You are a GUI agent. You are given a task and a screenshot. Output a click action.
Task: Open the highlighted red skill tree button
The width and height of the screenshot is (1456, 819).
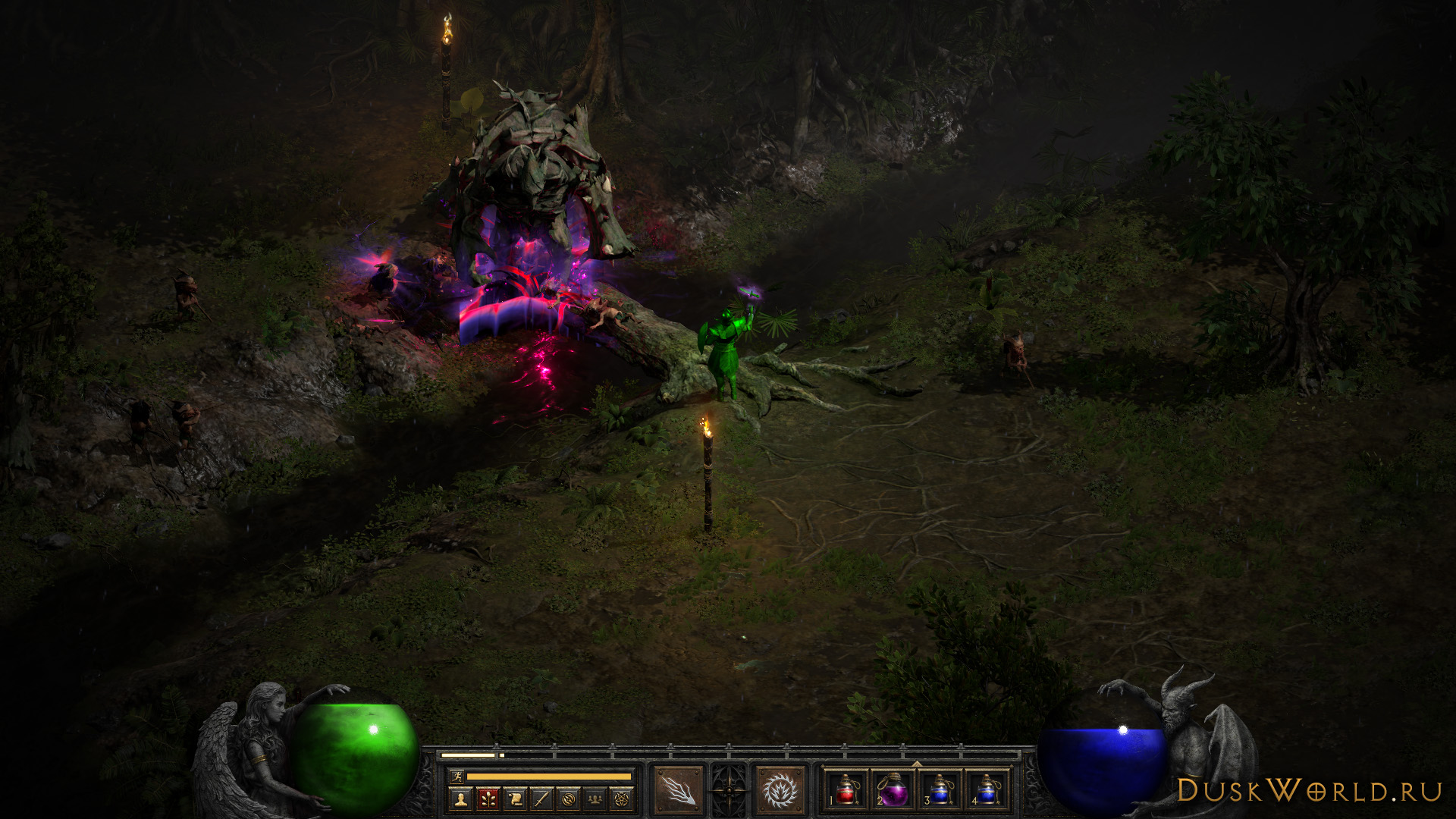[x=488, y=799]
